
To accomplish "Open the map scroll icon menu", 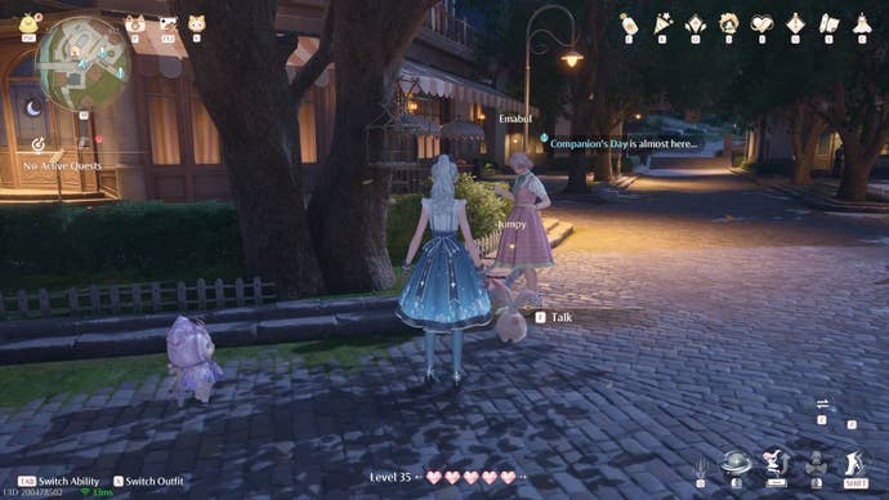I will pos(829,23).
